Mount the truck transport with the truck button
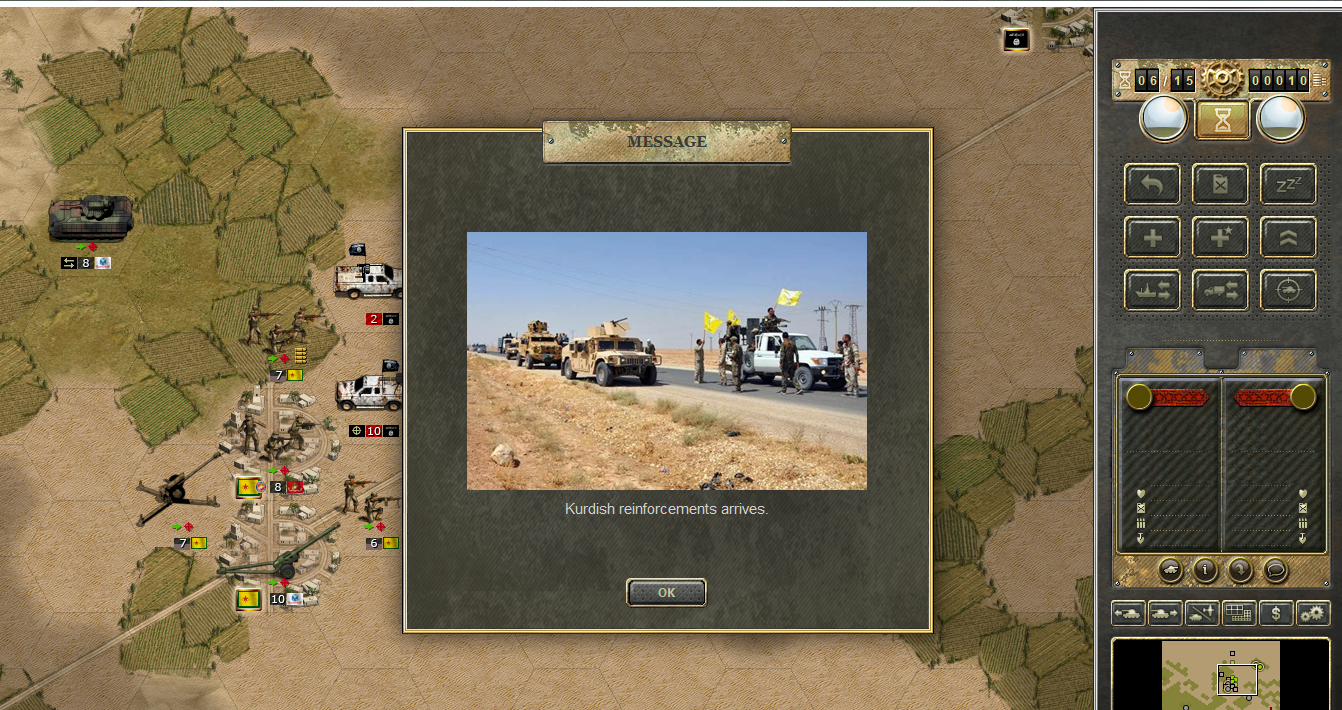 (x=1220, y=290)
